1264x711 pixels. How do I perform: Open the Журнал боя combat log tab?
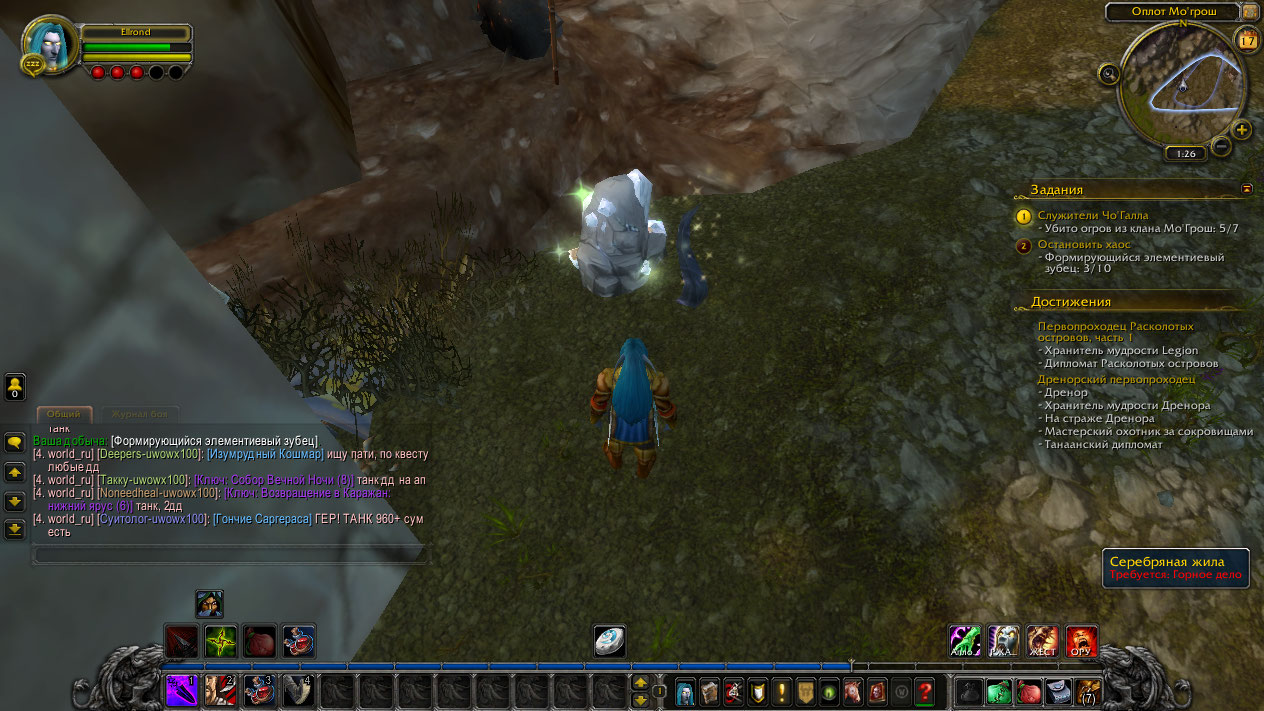[x=140, y=414]
